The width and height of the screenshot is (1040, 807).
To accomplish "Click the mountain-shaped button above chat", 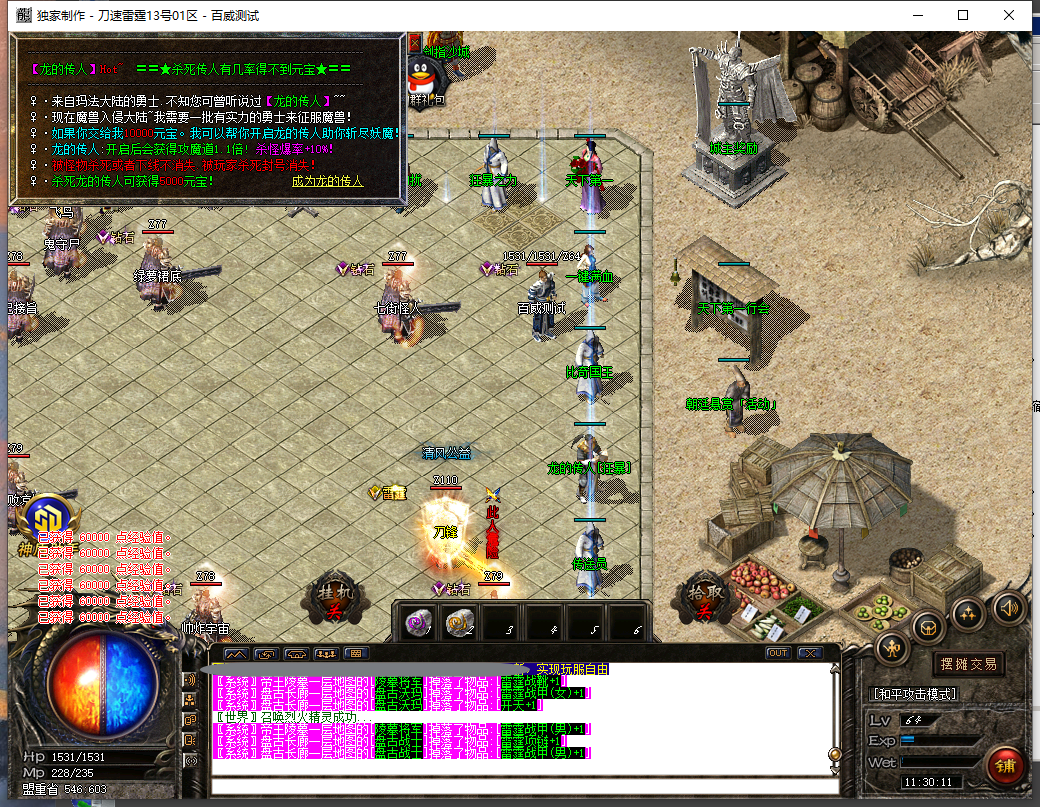I will coord(236,653).
